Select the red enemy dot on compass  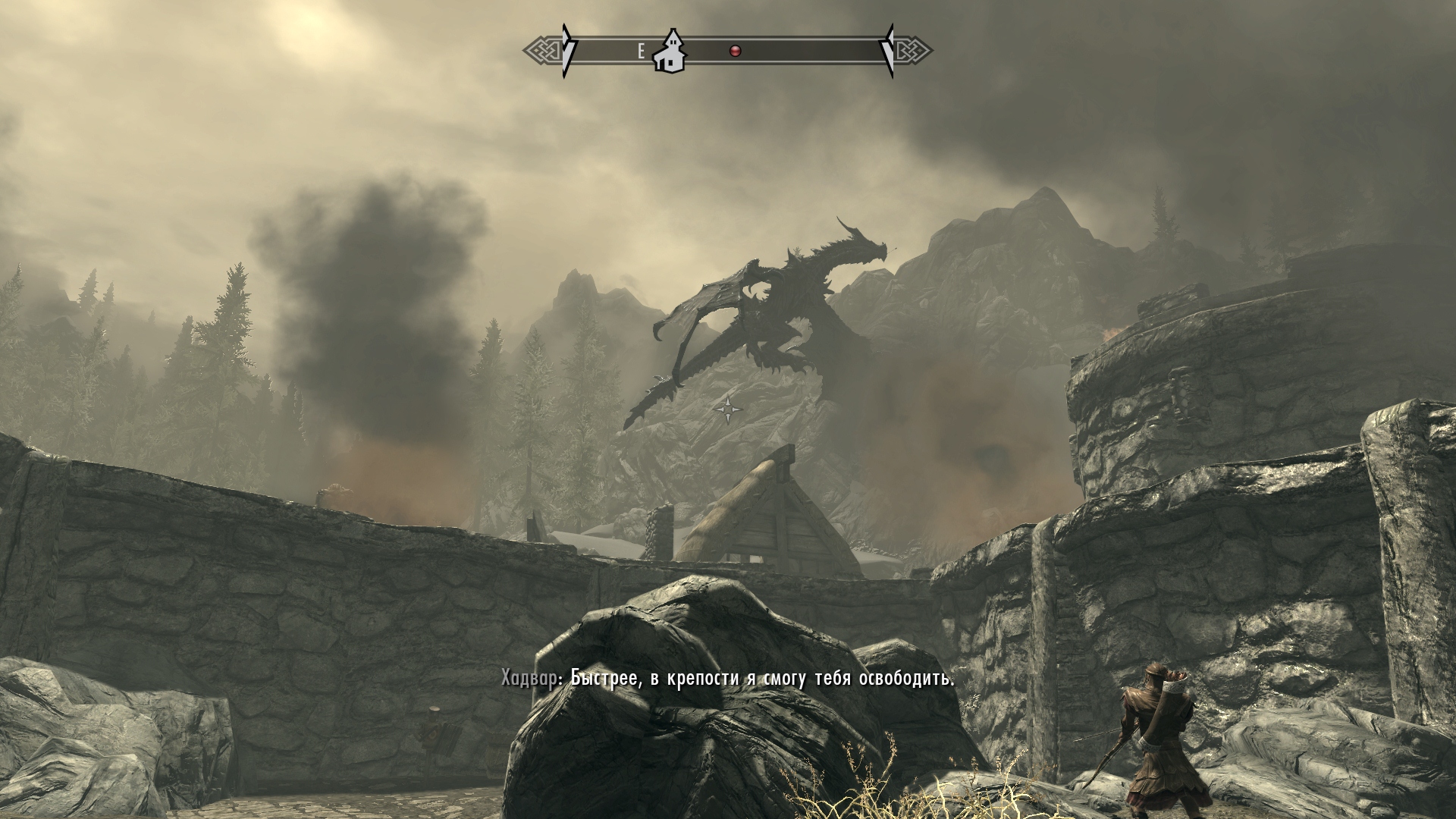tap(734, 51)
